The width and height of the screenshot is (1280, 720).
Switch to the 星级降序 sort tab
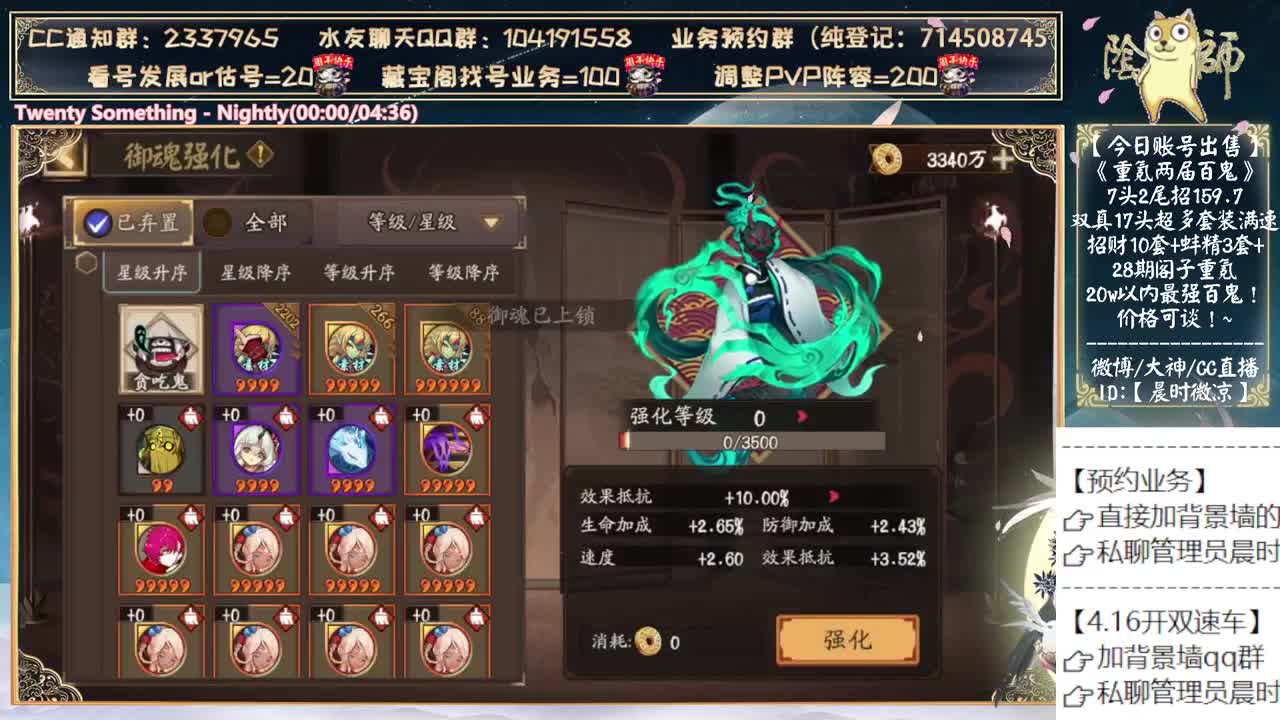pos(257,271)
